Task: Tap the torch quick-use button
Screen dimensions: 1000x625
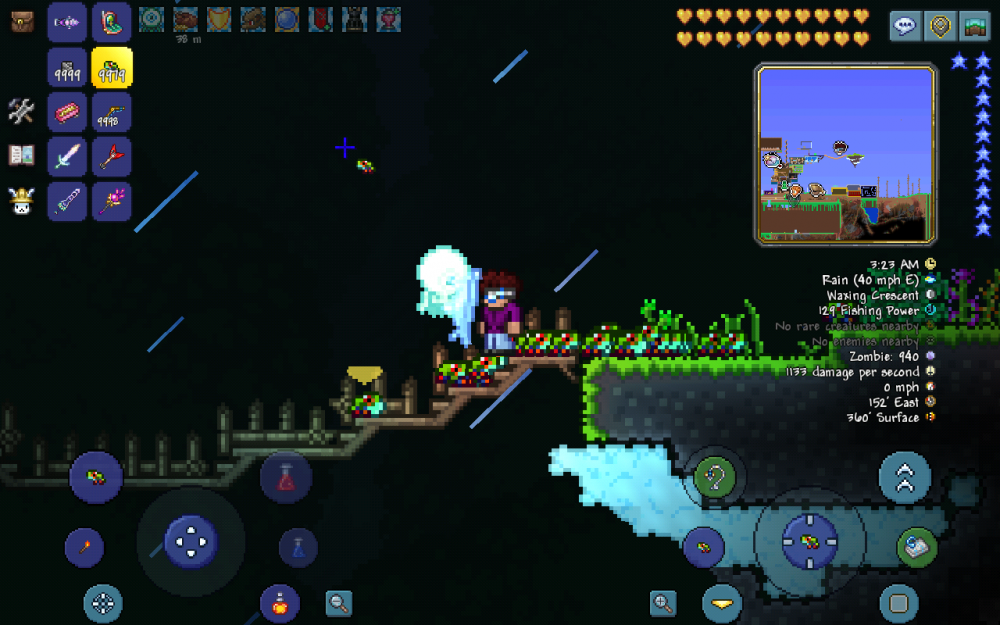Action: 84,547
